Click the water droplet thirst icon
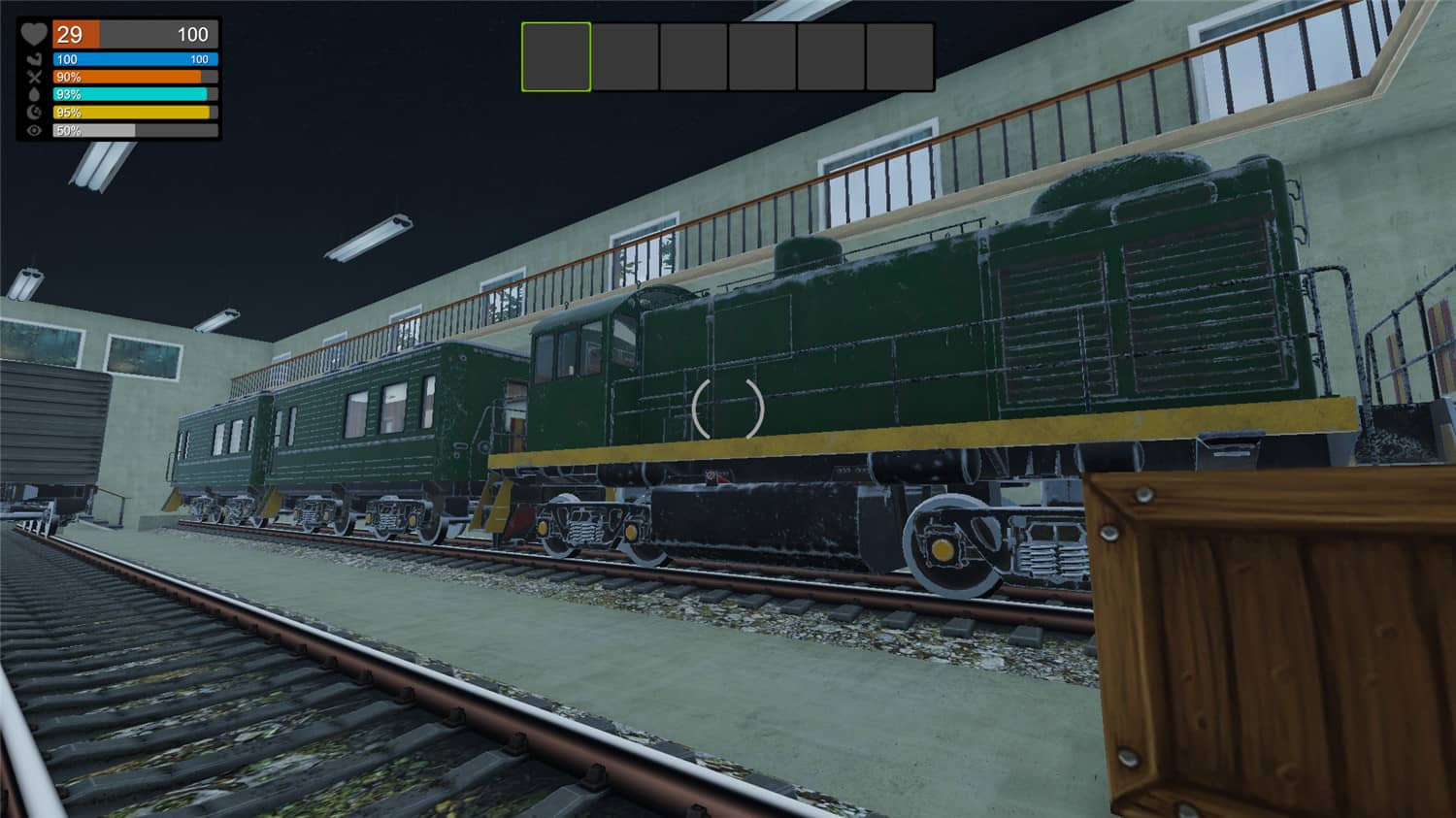 click(x=34, y=93)
